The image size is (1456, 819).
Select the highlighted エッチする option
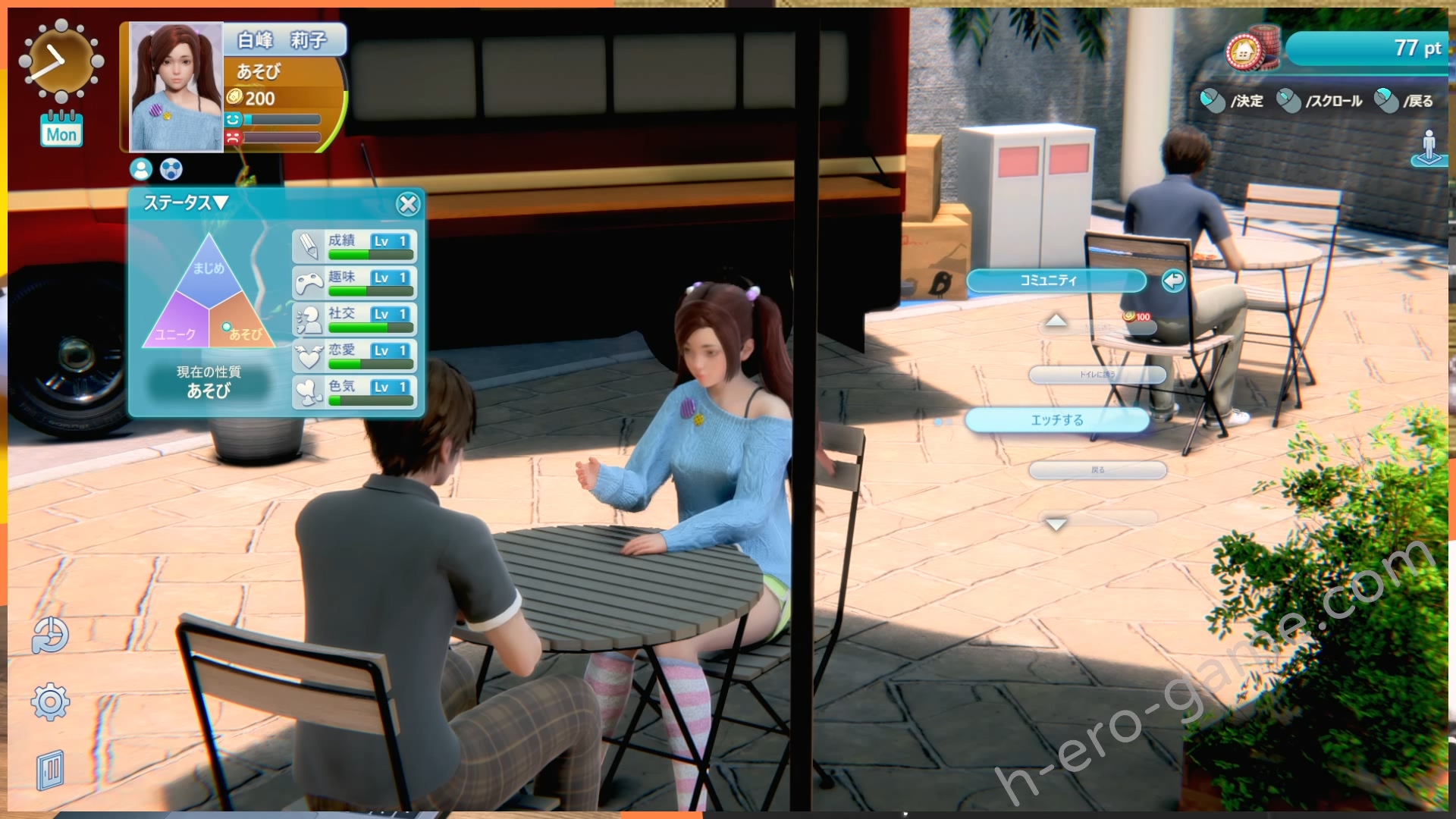pos(1057,420)
